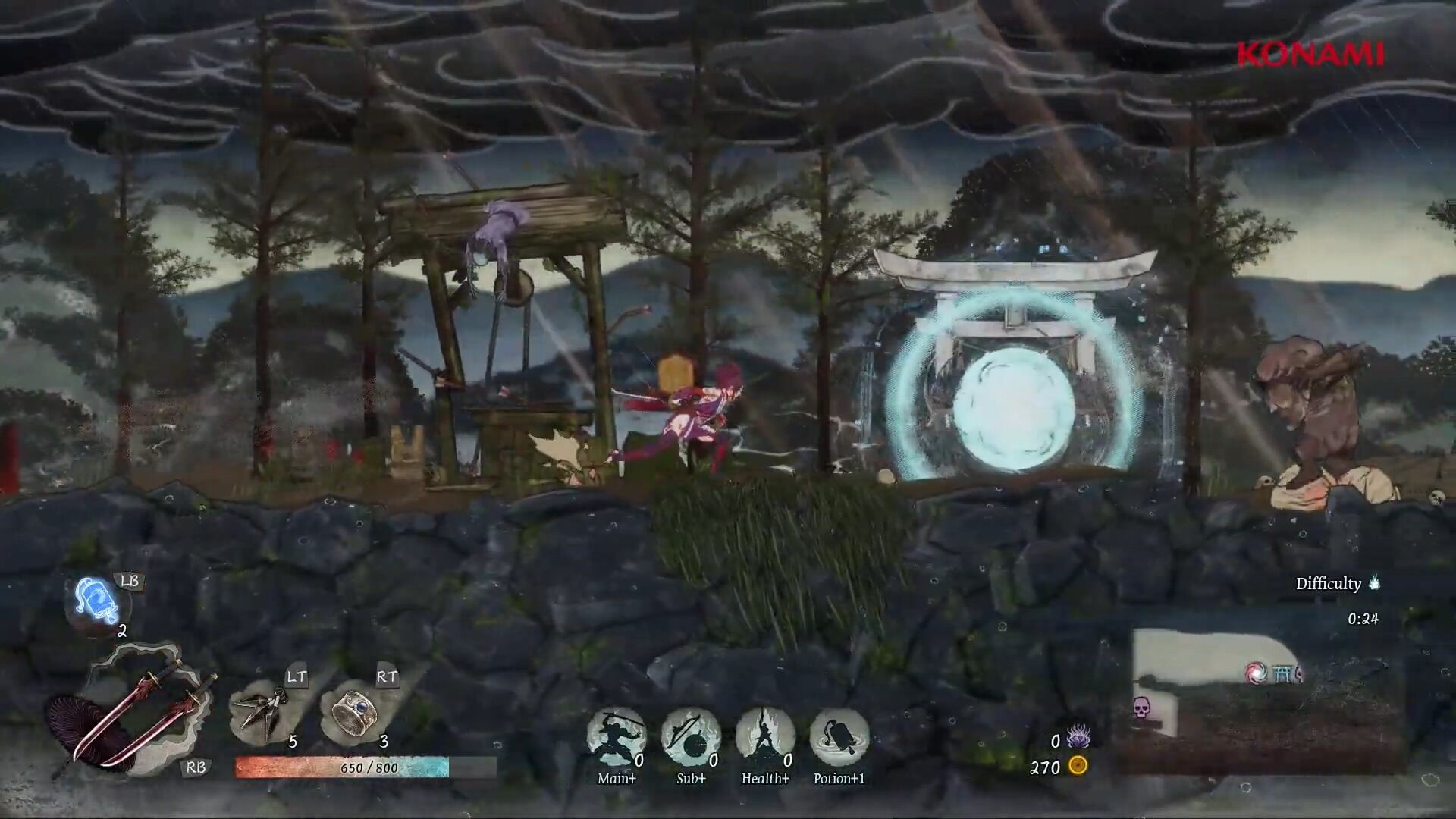
Task: Click the Potion+1 upgrade icon
Action: (839, 737)
